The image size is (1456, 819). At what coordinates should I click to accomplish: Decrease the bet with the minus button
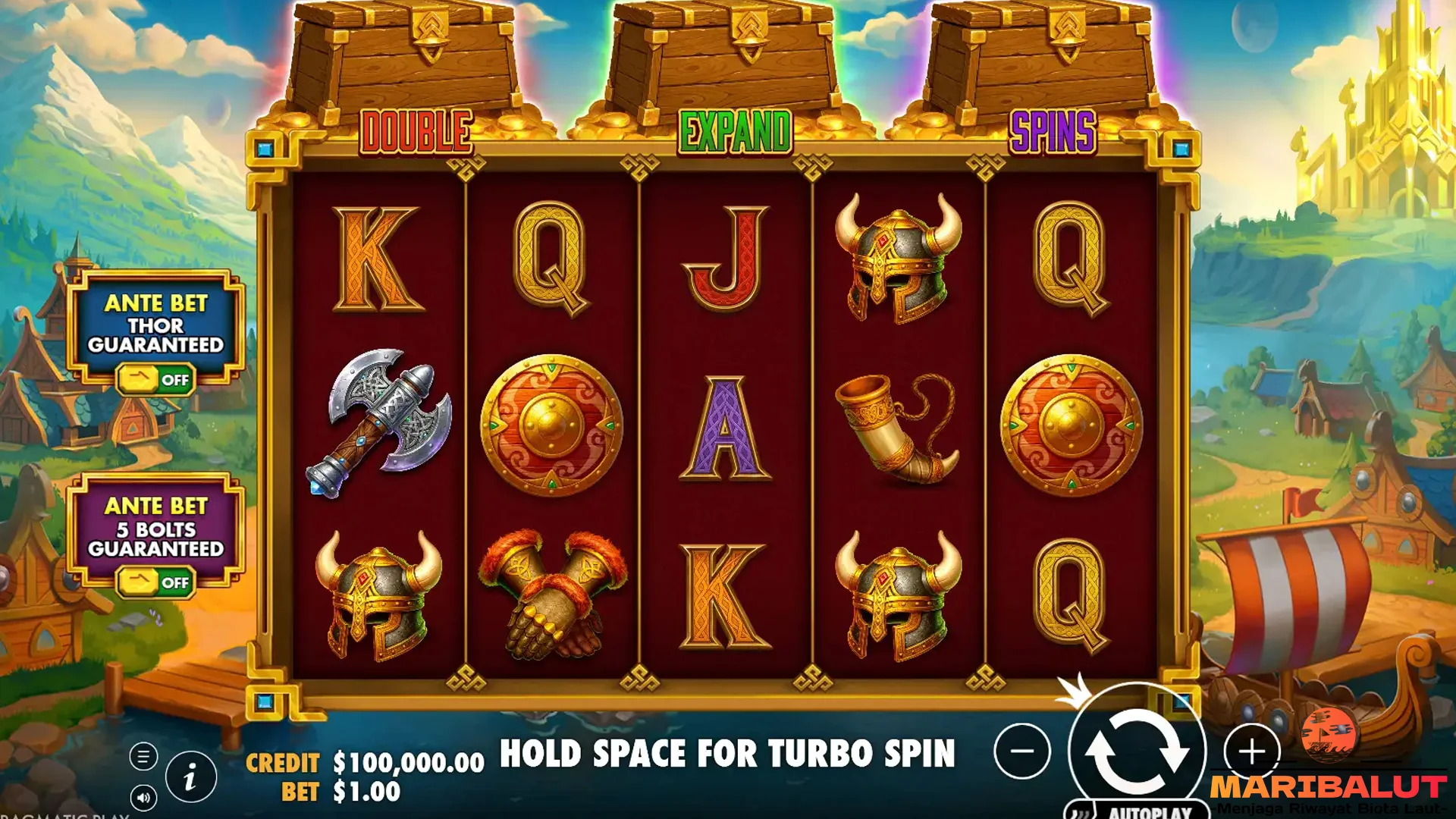tap(1022, 752)
